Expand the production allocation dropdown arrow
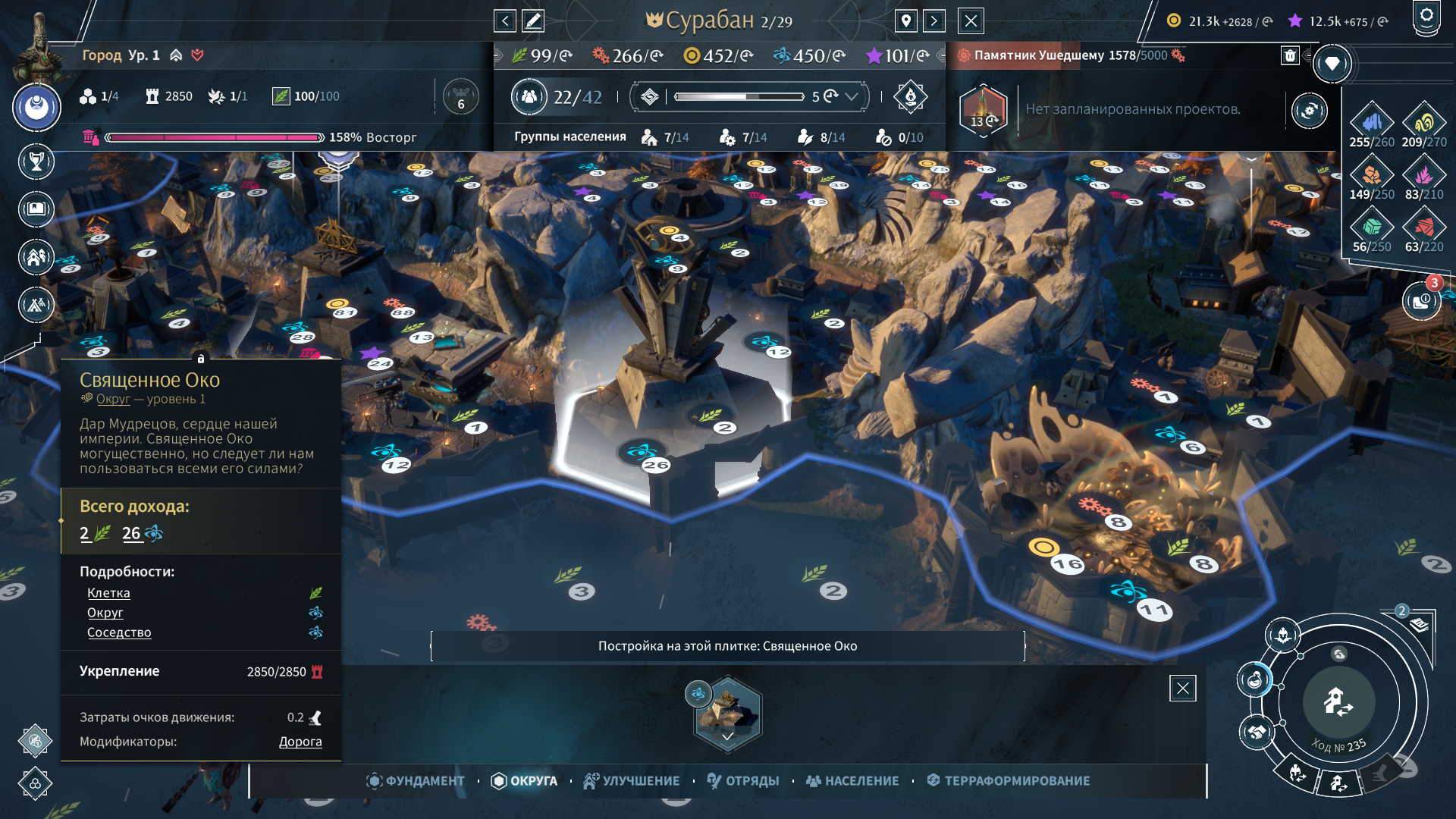1456x819 pixels. 852,96
